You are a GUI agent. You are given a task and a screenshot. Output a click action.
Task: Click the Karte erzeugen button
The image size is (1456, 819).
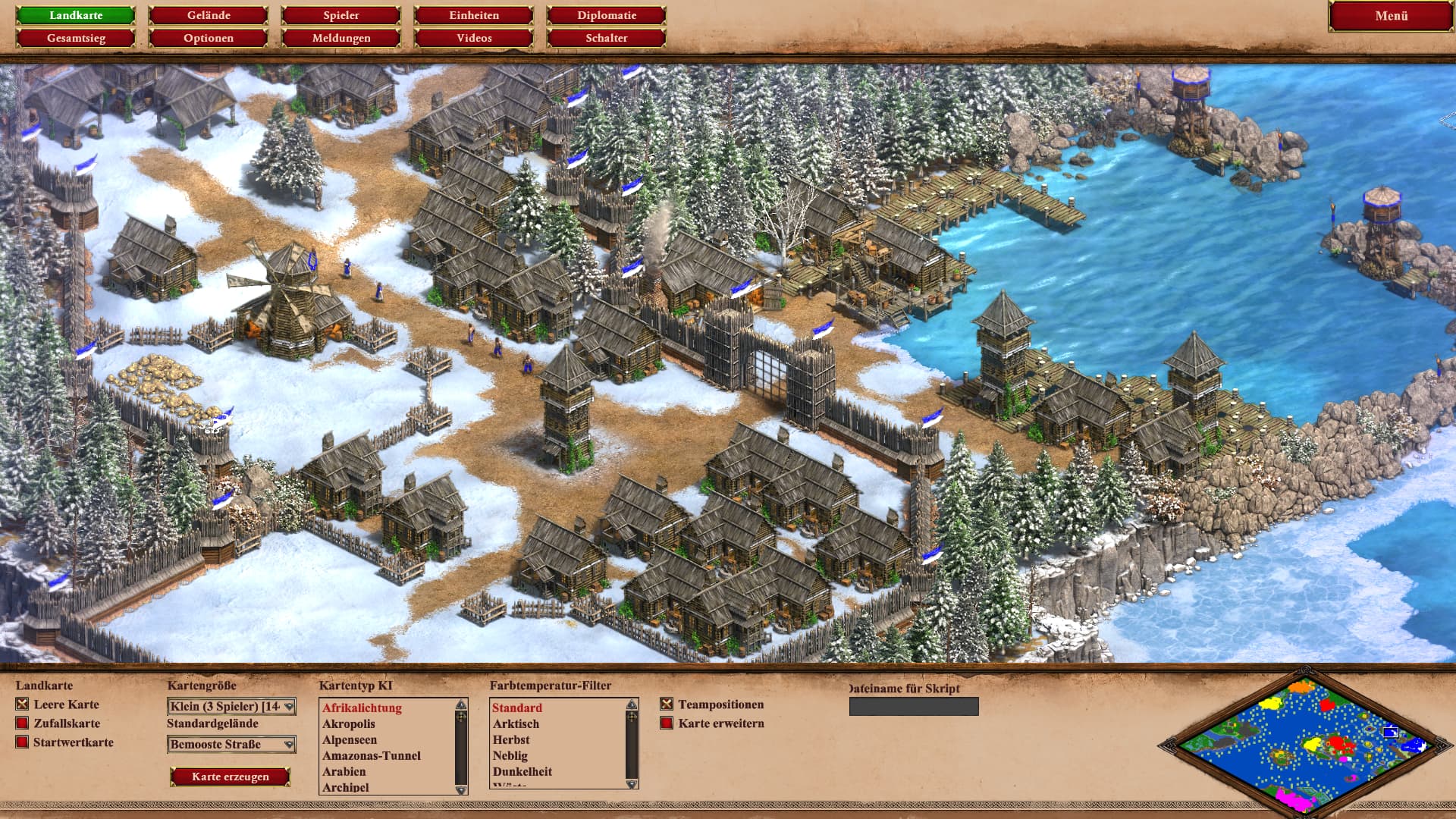(x=230, y=777)
